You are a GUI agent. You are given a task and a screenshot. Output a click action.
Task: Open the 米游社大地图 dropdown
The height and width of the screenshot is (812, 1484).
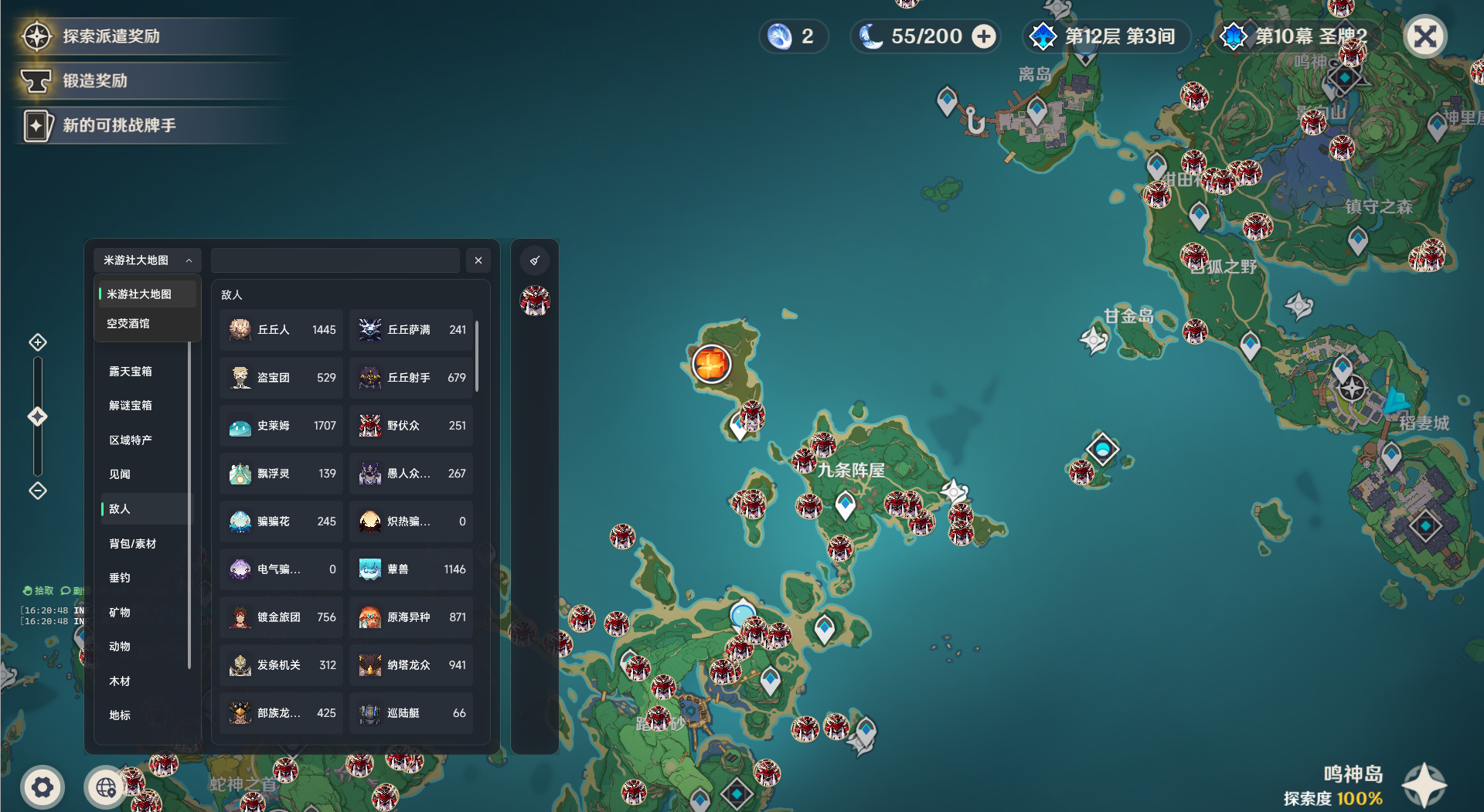point(147,260)
